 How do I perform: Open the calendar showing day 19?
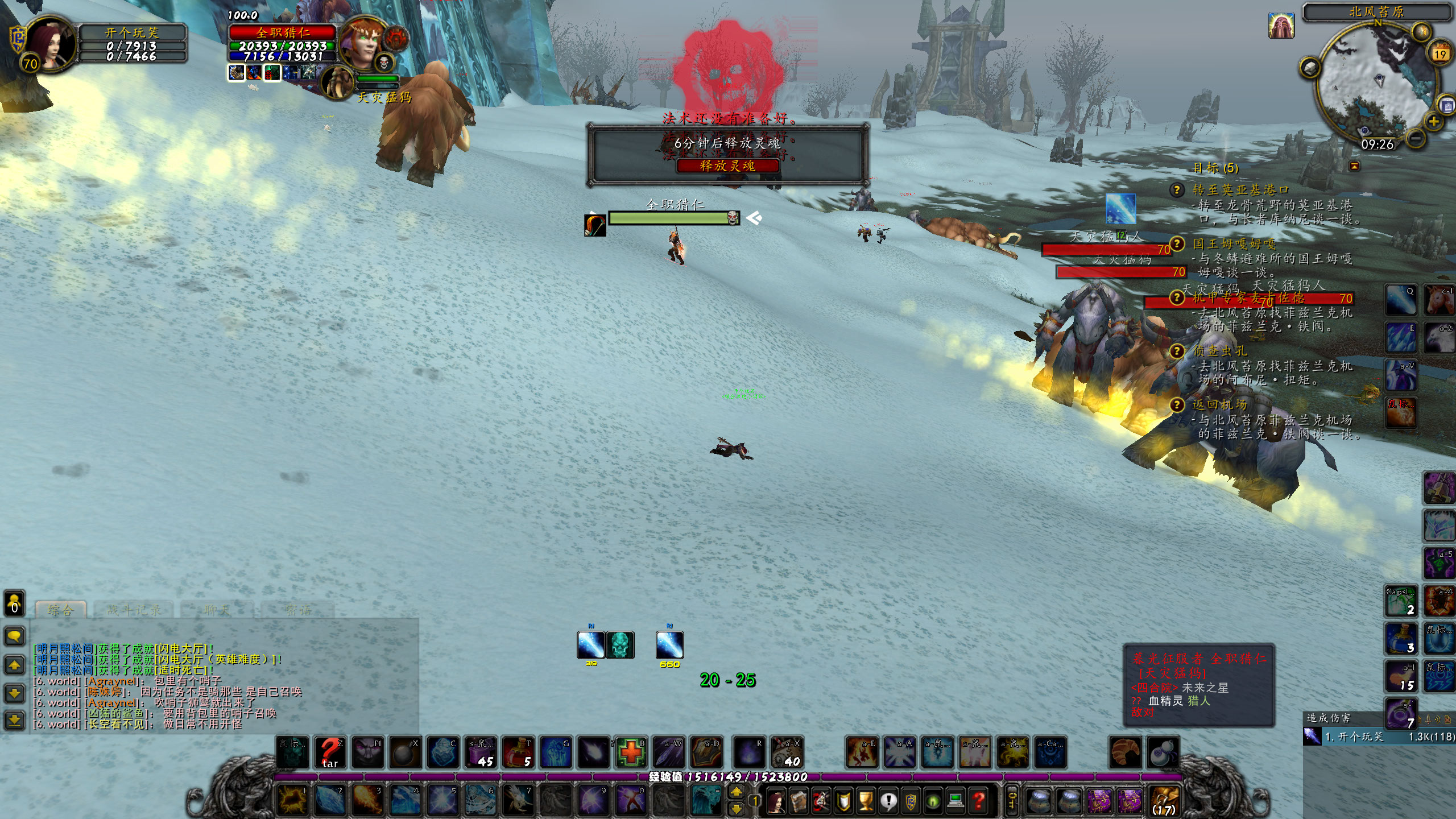[x=1440, y=54]
